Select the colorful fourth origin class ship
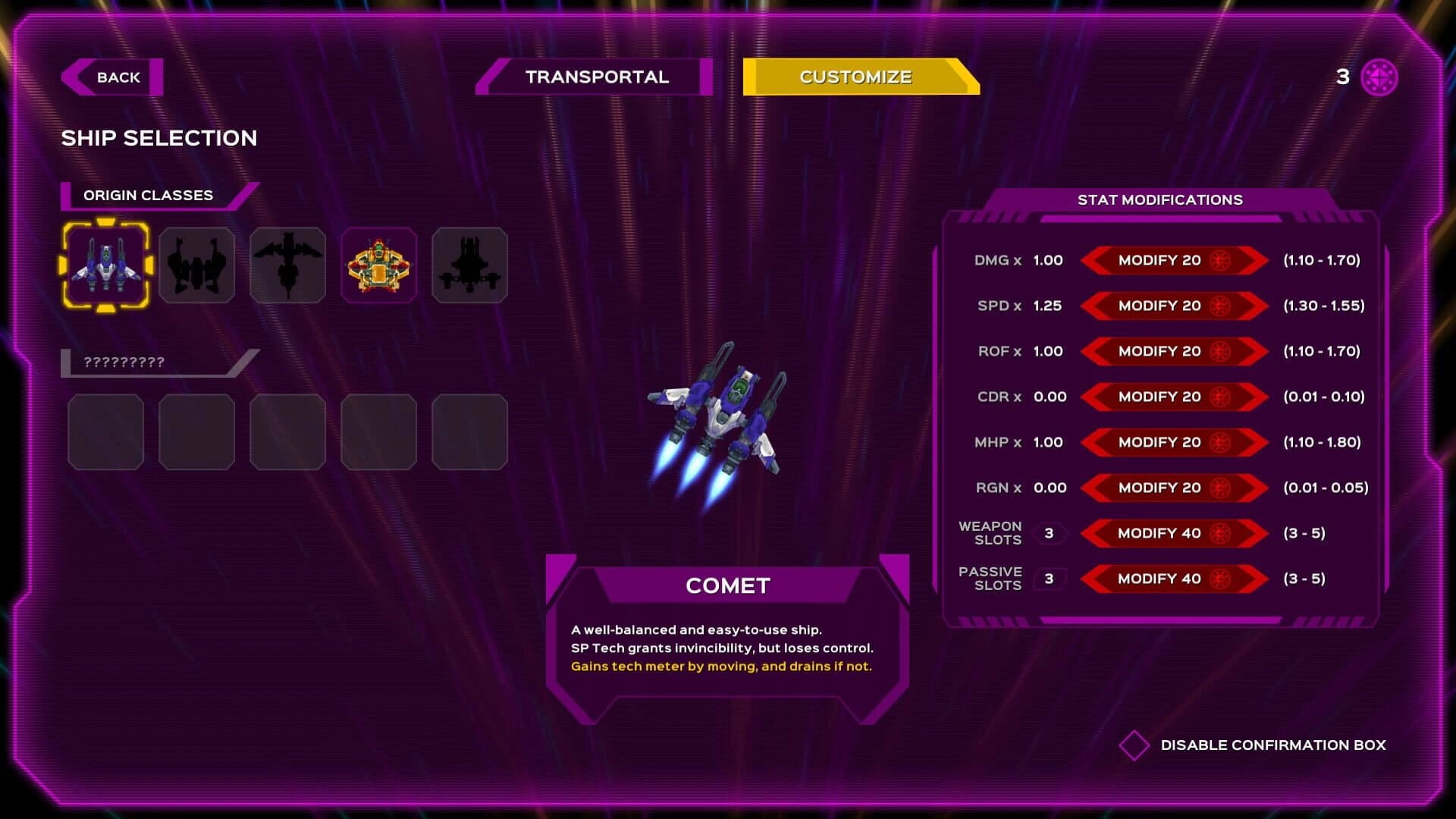The image size is (1456, 819). tap(378, 265)
